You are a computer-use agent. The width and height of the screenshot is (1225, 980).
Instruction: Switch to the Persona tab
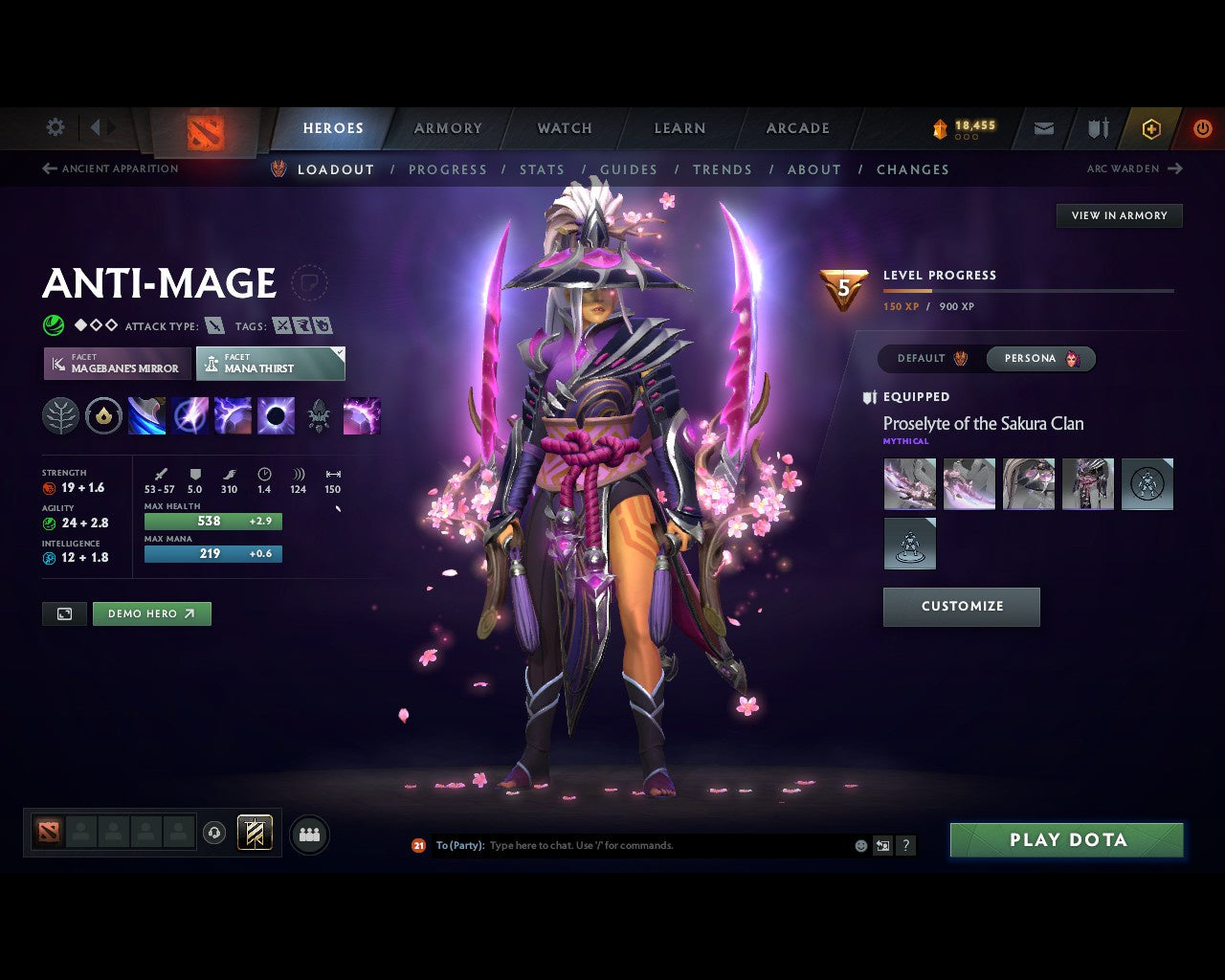pyautogui.click(x=1041, y=358)
